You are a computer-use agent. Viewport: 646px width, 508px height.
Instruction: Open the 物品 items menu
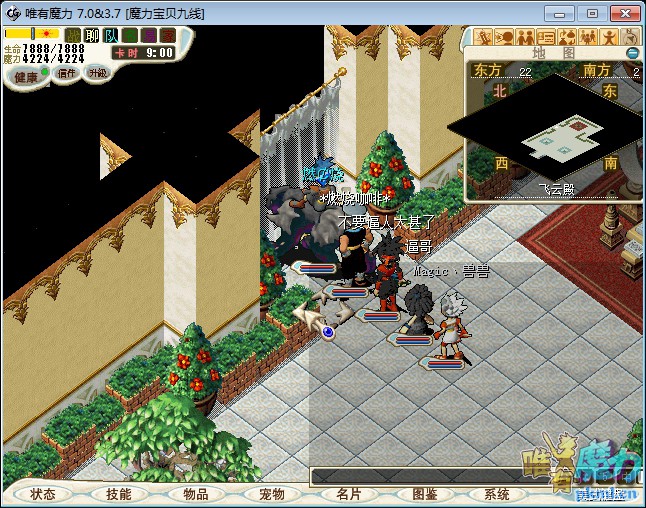click(196, 494)
